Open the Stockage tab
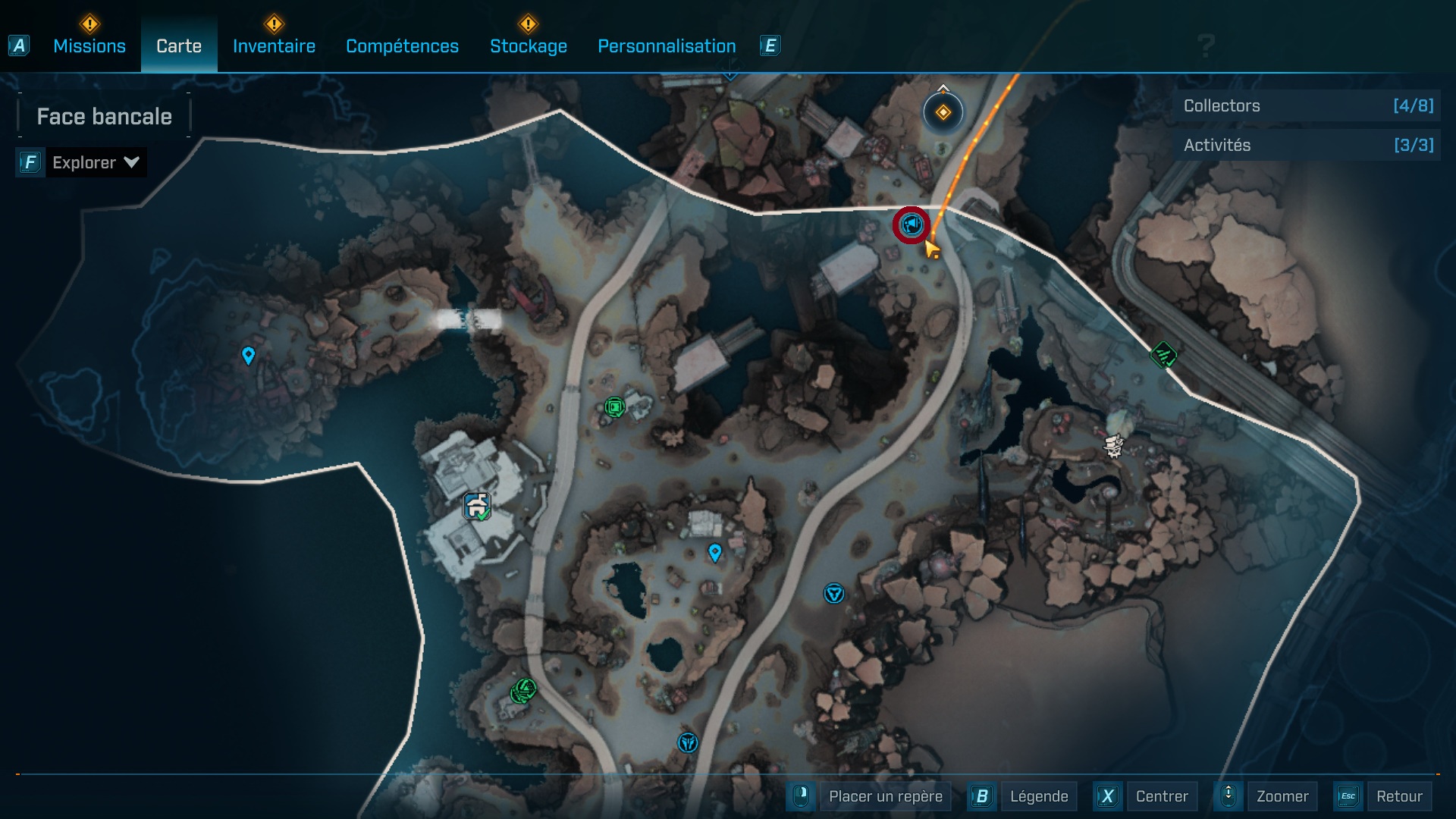1456x819 pixels. [528, 46]
